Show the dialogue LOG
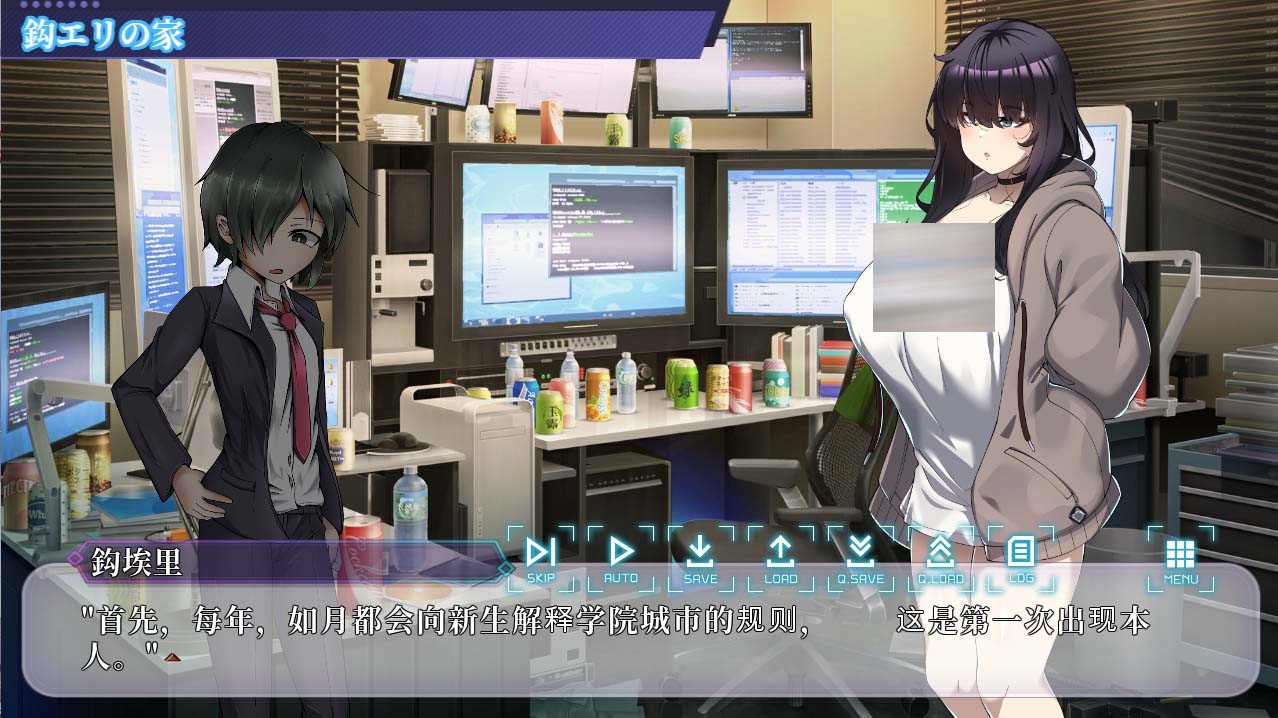Viewport: 1278px width, 718px height. [1020, 558]
